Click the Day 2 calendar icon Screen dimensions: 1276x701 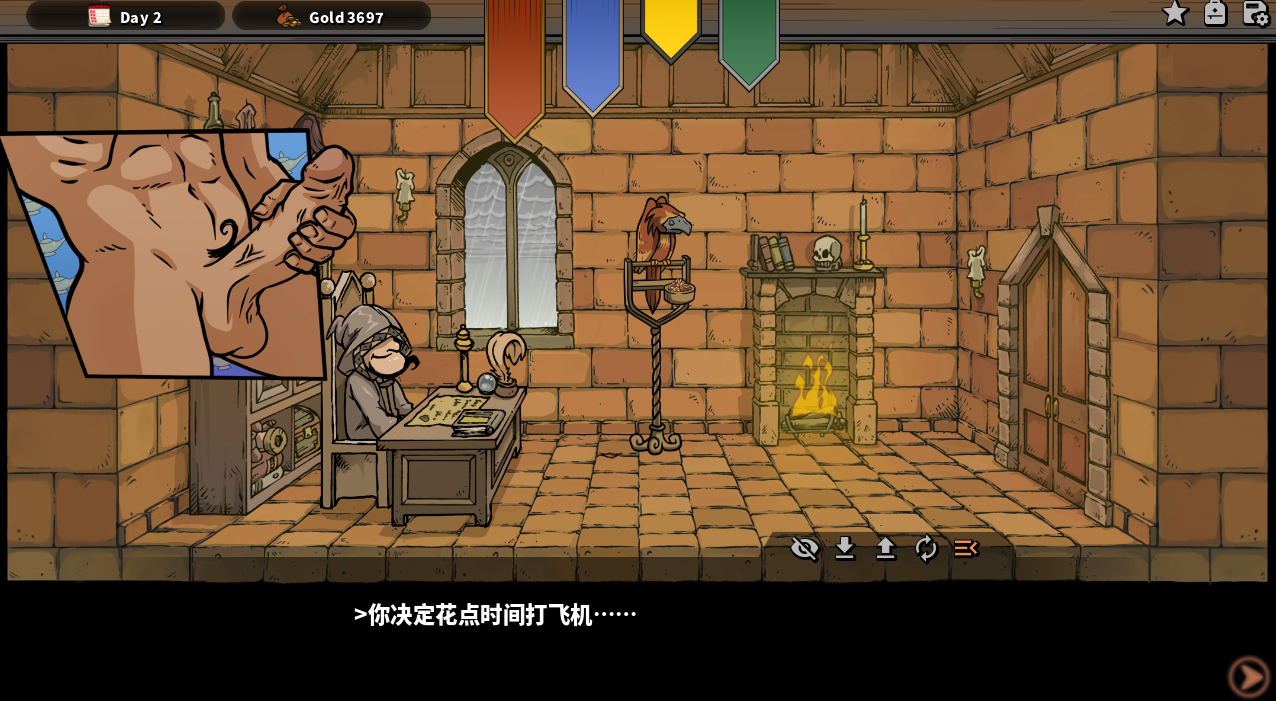(x=99, y=16)
